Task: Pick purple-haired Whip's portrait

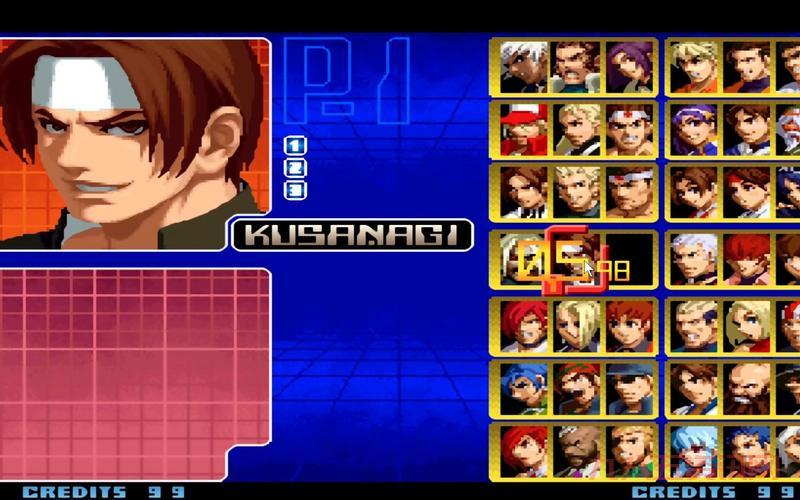Action: pos(629,66)
